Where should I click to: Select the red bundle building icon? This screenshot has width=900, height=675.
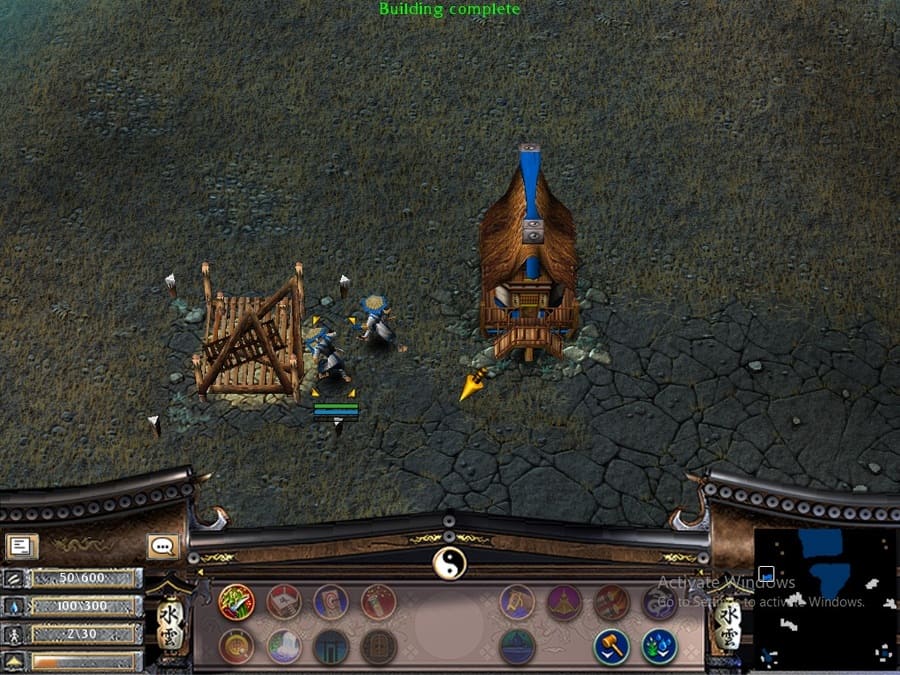(611, 602)
